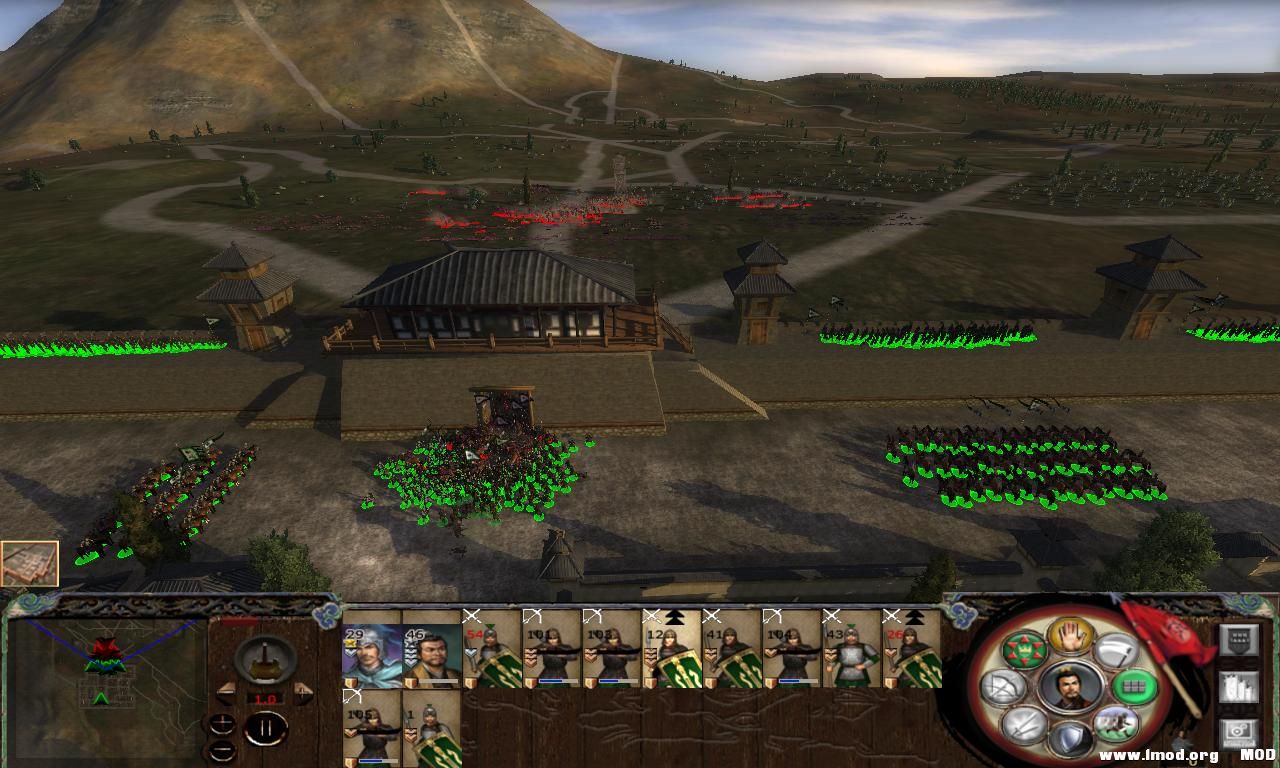The width and height of the screenshot is (1280, 768).
Task: Choose the spearman unit card with red 54
Action: 492,649
